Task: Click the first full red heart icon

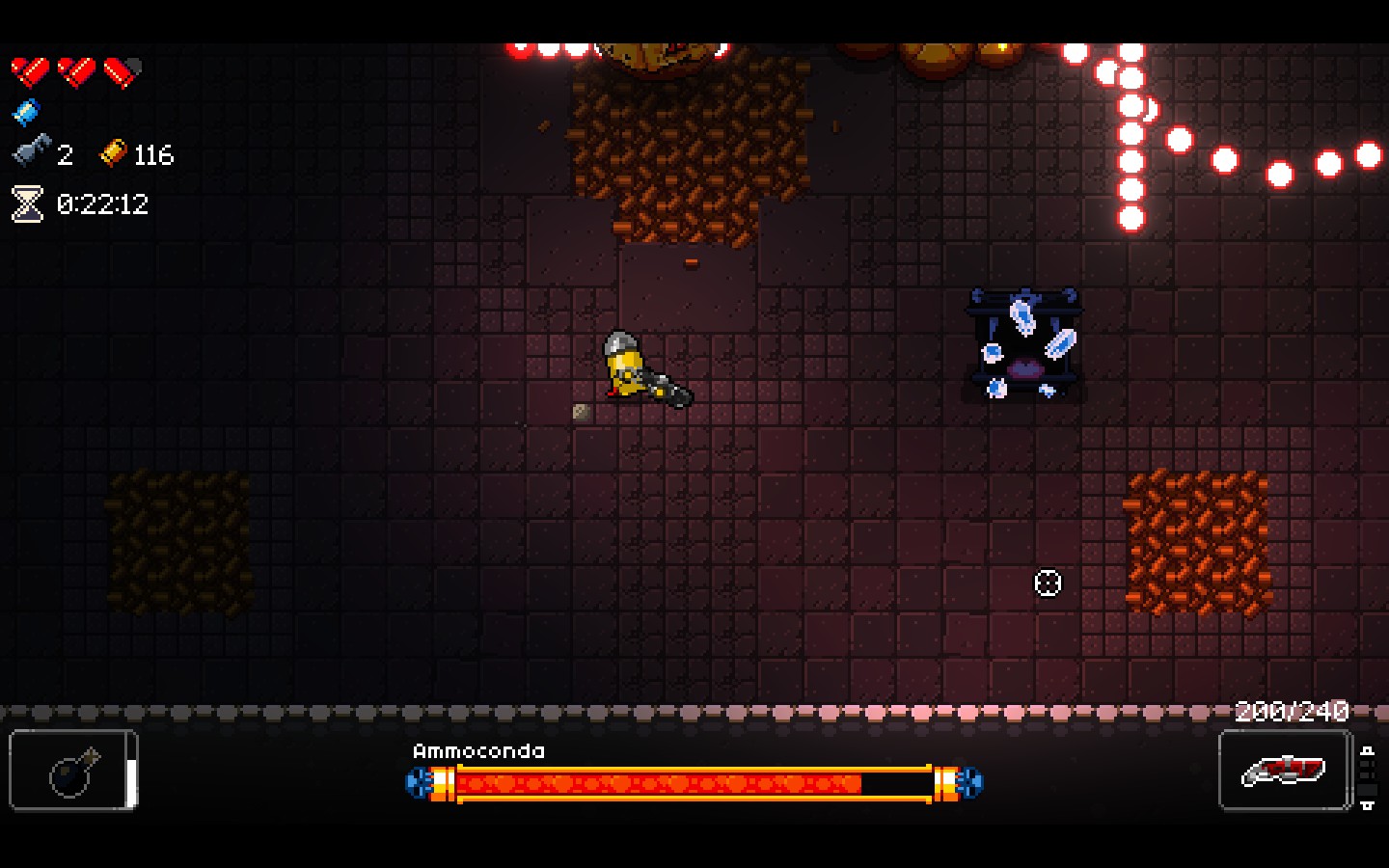Action: (31, 69)
